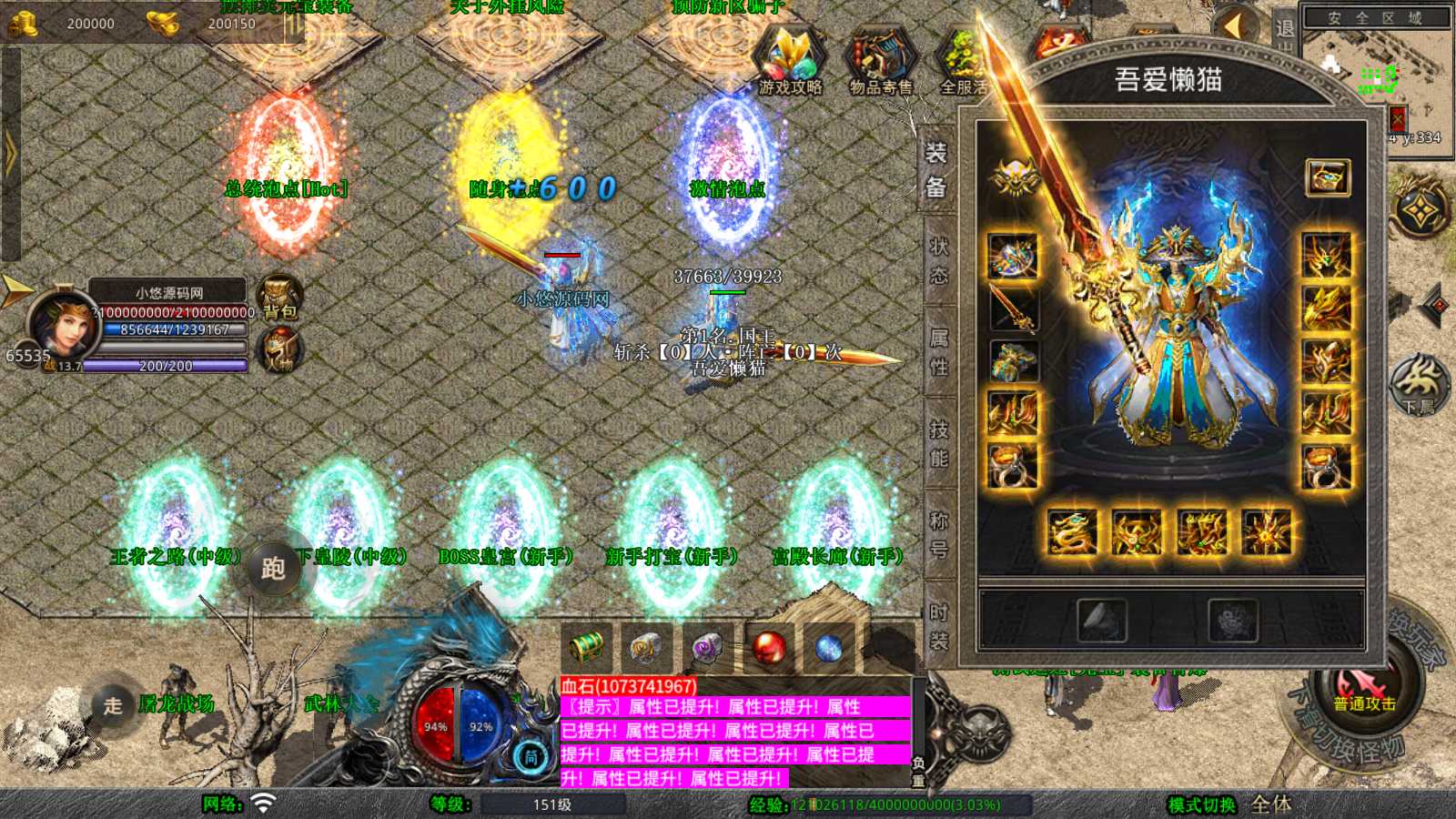The width and height of the screenshot is (1456, 819).
Task: Toggle the 走 walk button
Action: (113, 705)
